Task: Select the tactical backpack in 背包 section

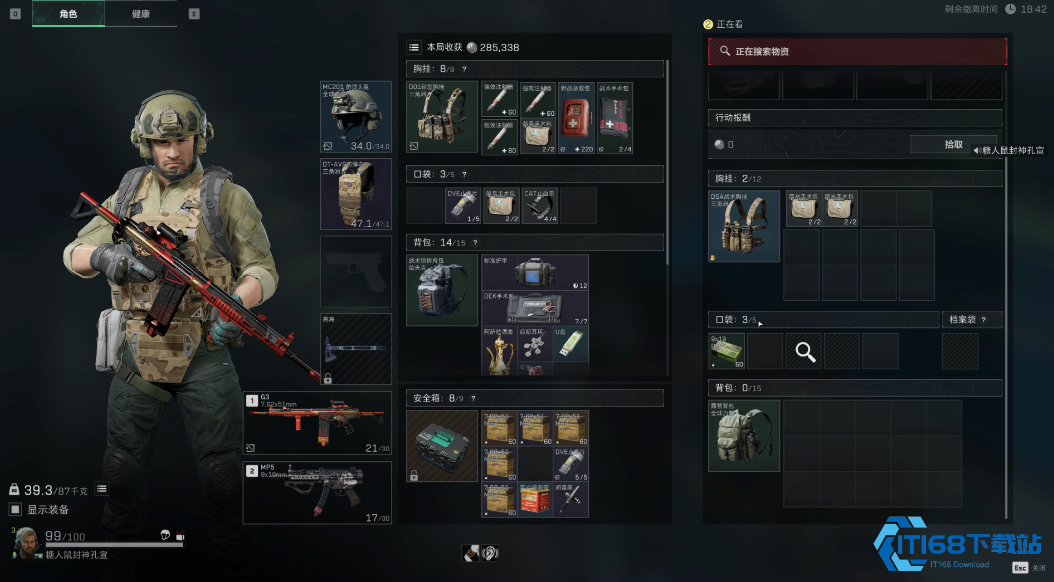Action: coord(441,289)
